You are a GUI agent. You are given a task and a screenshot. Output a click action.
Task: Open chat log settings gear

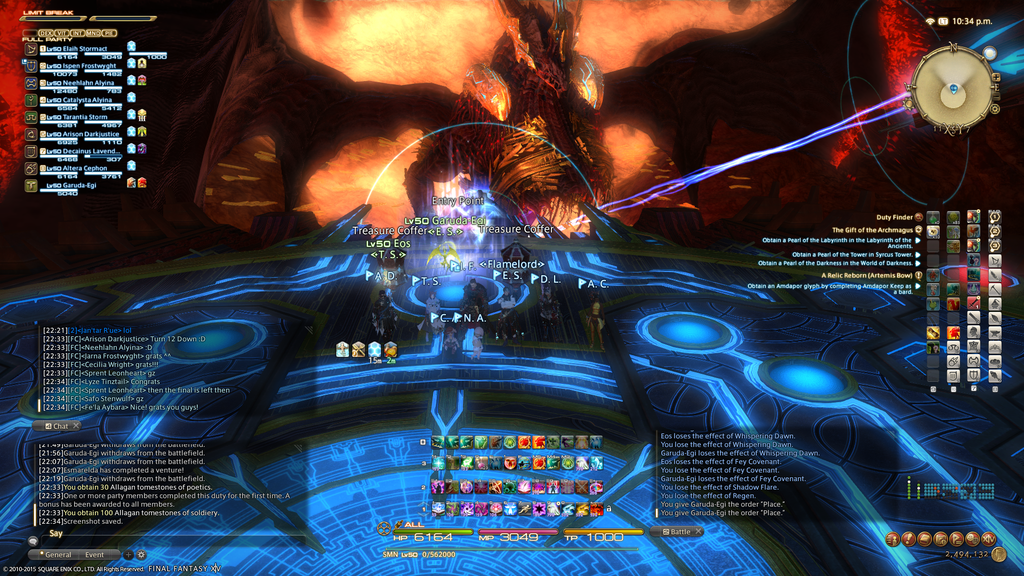pos(141,554)
